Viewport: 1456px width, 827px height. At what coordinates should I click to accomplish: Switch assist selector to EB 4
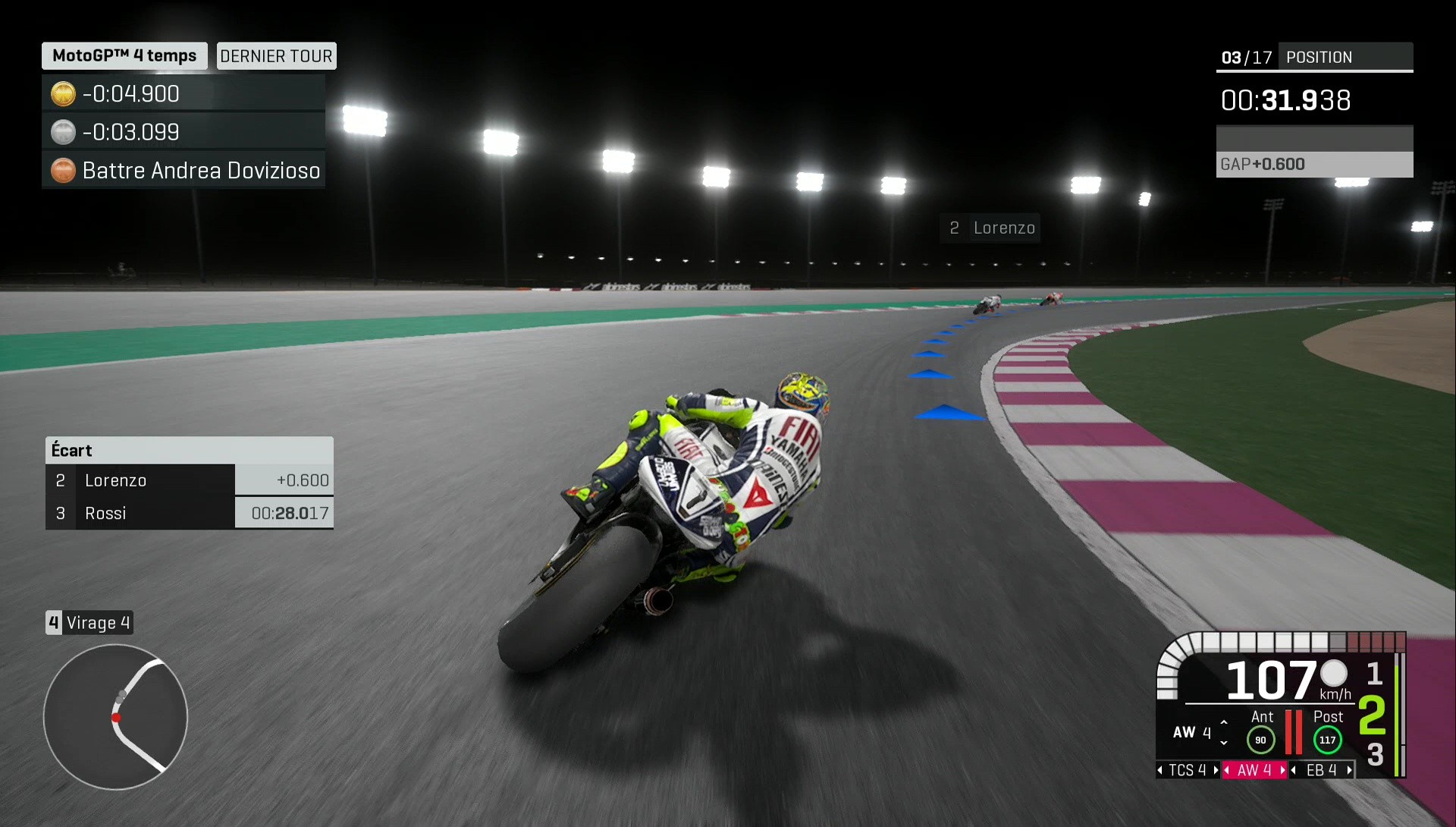[1319, 770]
